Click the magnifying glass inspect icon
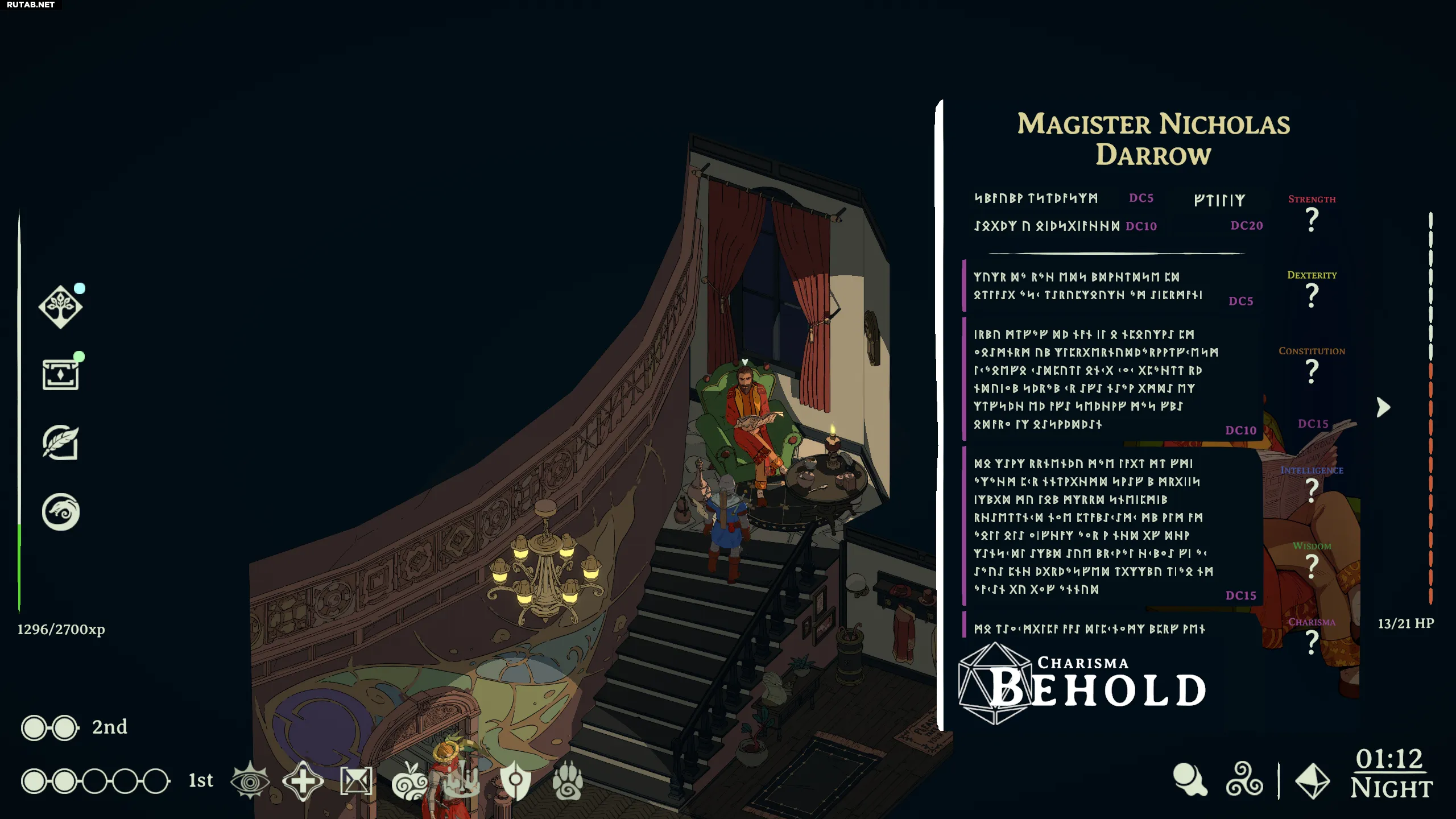The width and height of the screenshot is (1456, 819). click(x=1190, y=780)
